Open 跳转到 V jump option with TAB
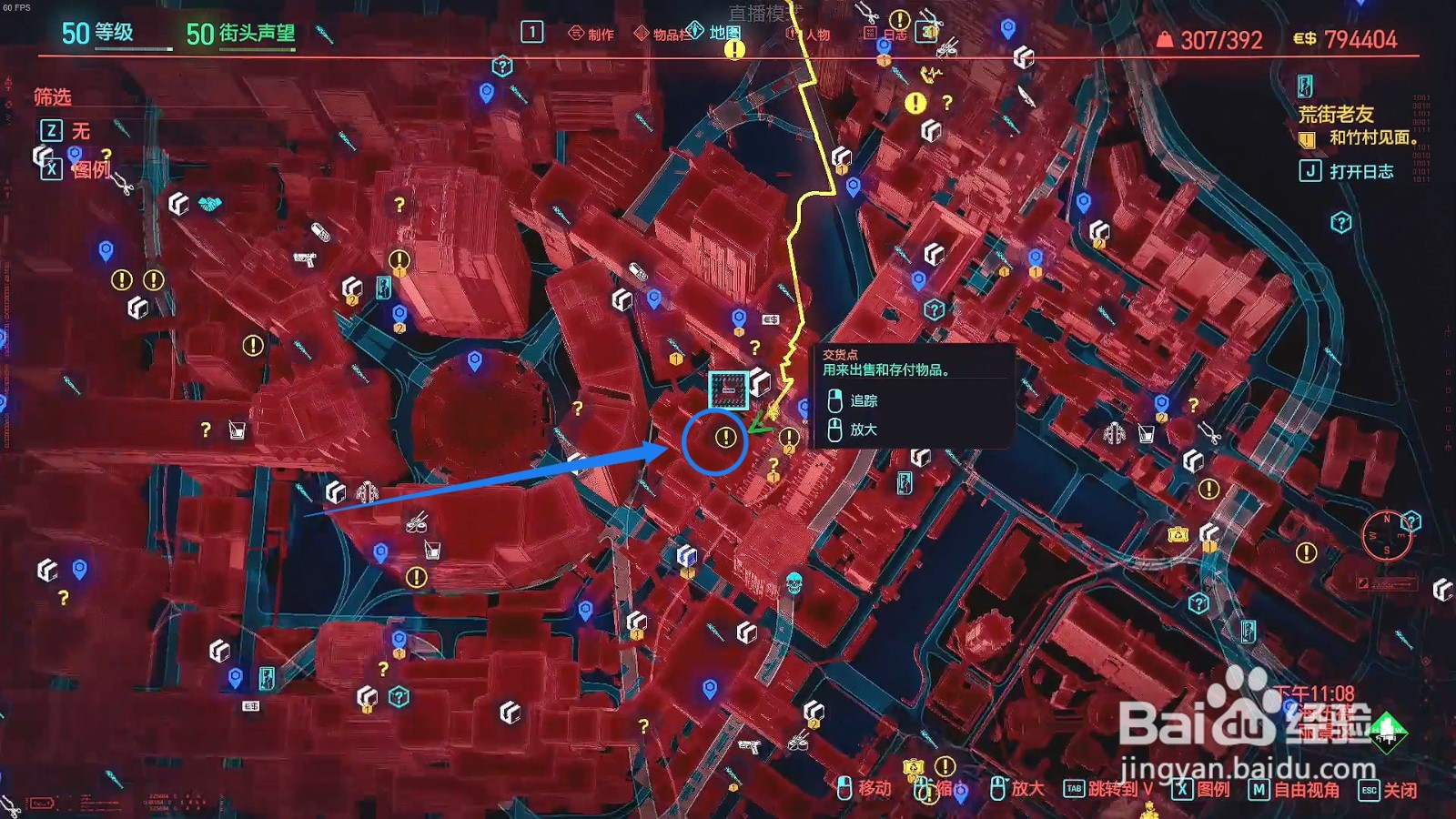The width and height of the screenshot is (1456, 819). click(1119, 788)
